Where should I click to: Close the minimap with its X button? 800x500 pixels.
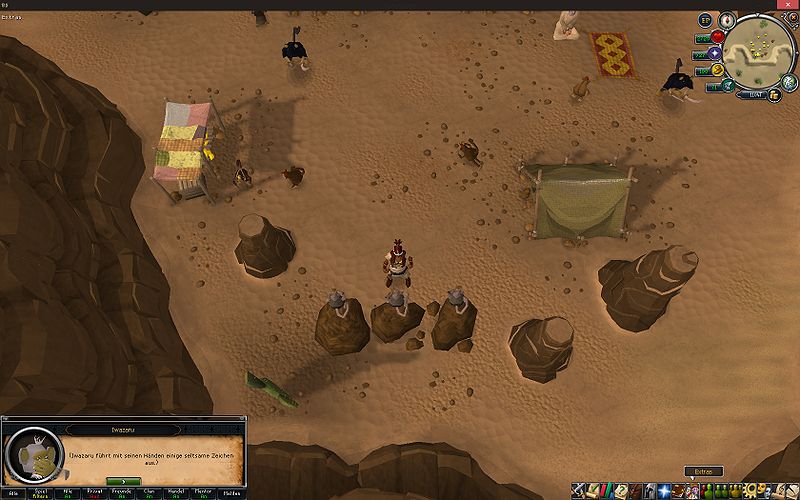(792, 19)
